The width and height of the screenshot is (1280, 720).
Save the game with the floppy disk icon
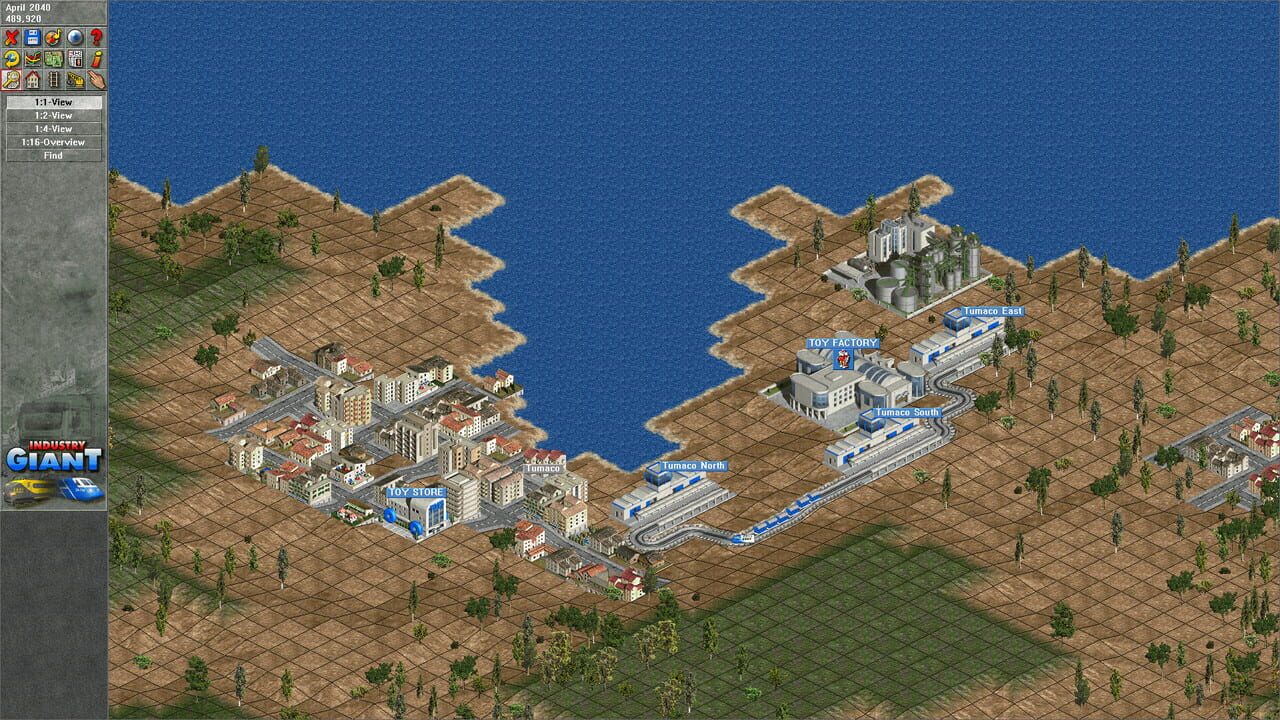(33, 36)
